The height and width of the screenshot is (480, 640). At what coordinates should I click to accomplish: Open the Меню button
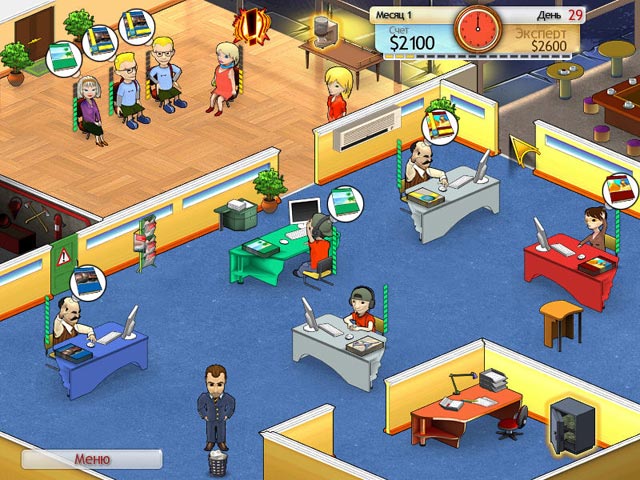(92, 460)
